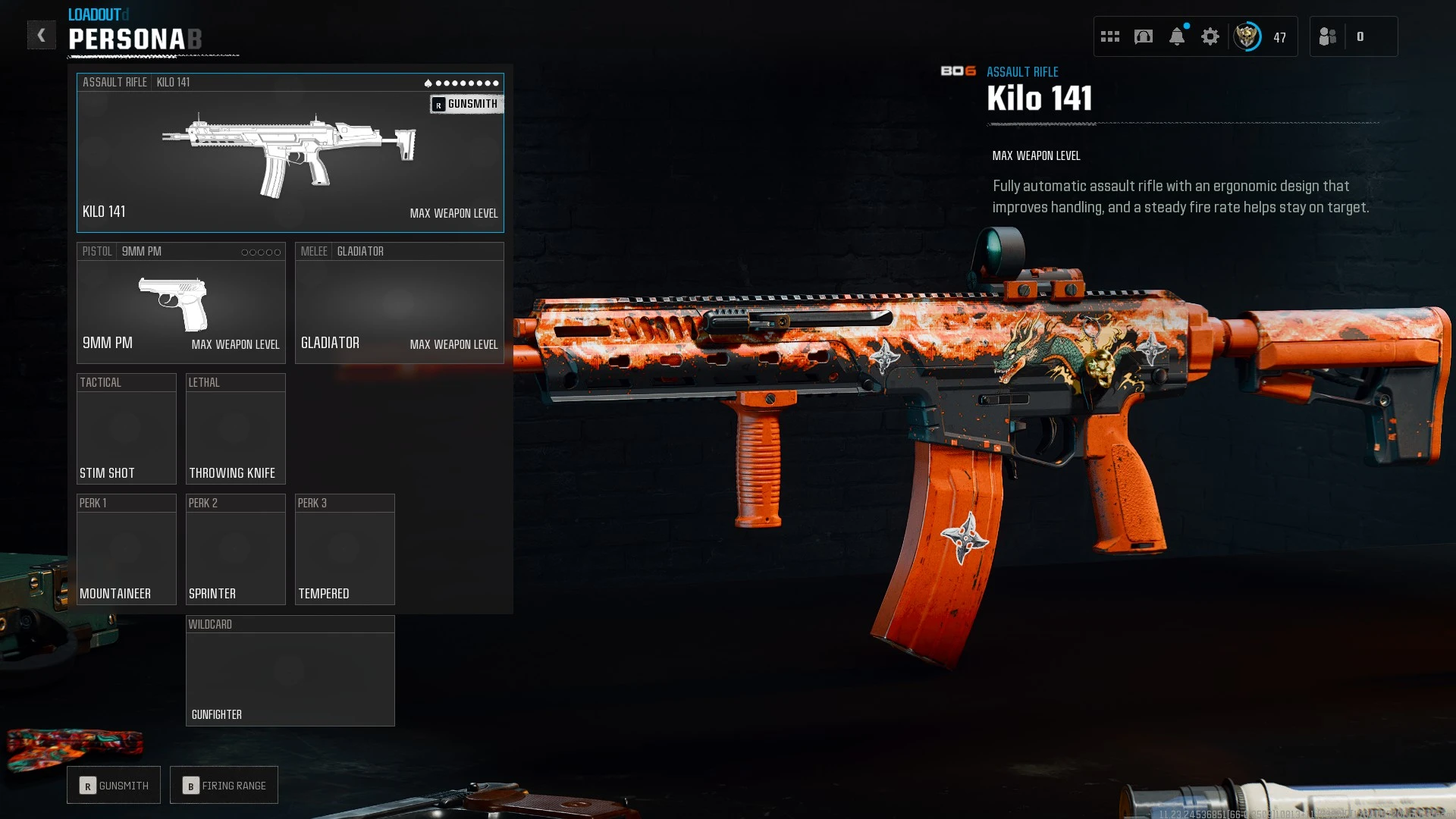The height and width of the screenshot is (819, 1456).
Task: Expand the Perk 3 Tempered slot
Action: (x=345, y=549)
